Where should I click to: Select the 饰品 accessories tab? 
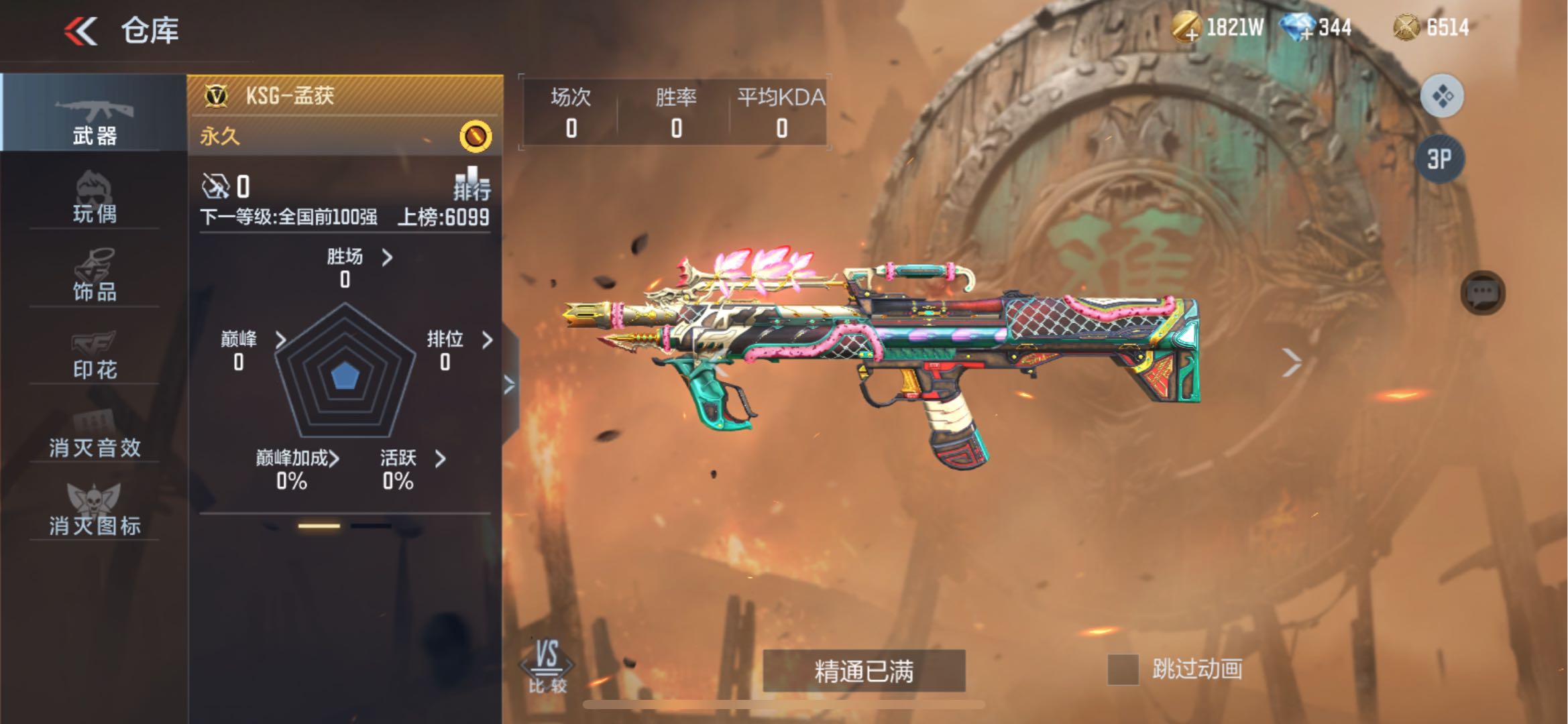[x=94, y=276]
